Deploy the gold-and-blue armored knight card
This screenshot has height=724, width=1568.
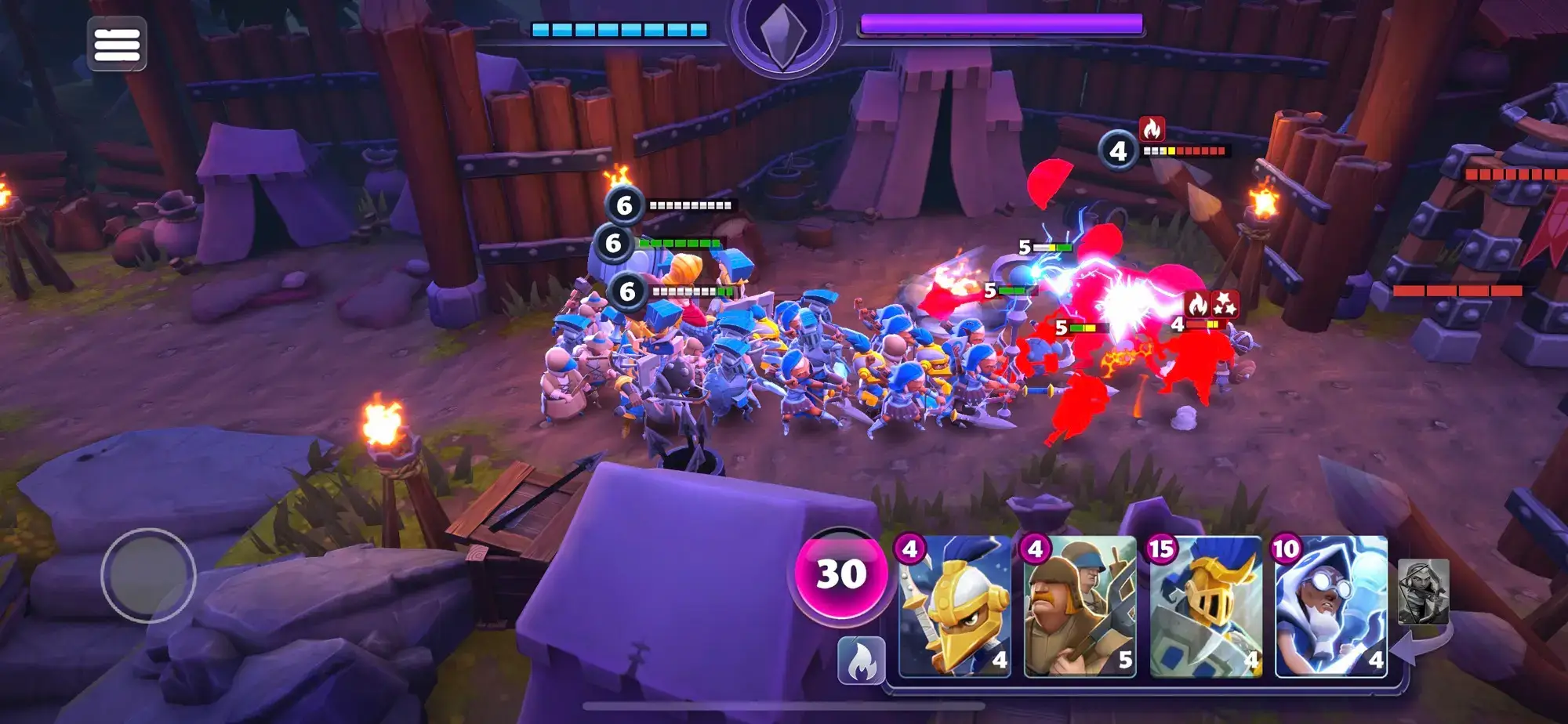click(1205, 606)
